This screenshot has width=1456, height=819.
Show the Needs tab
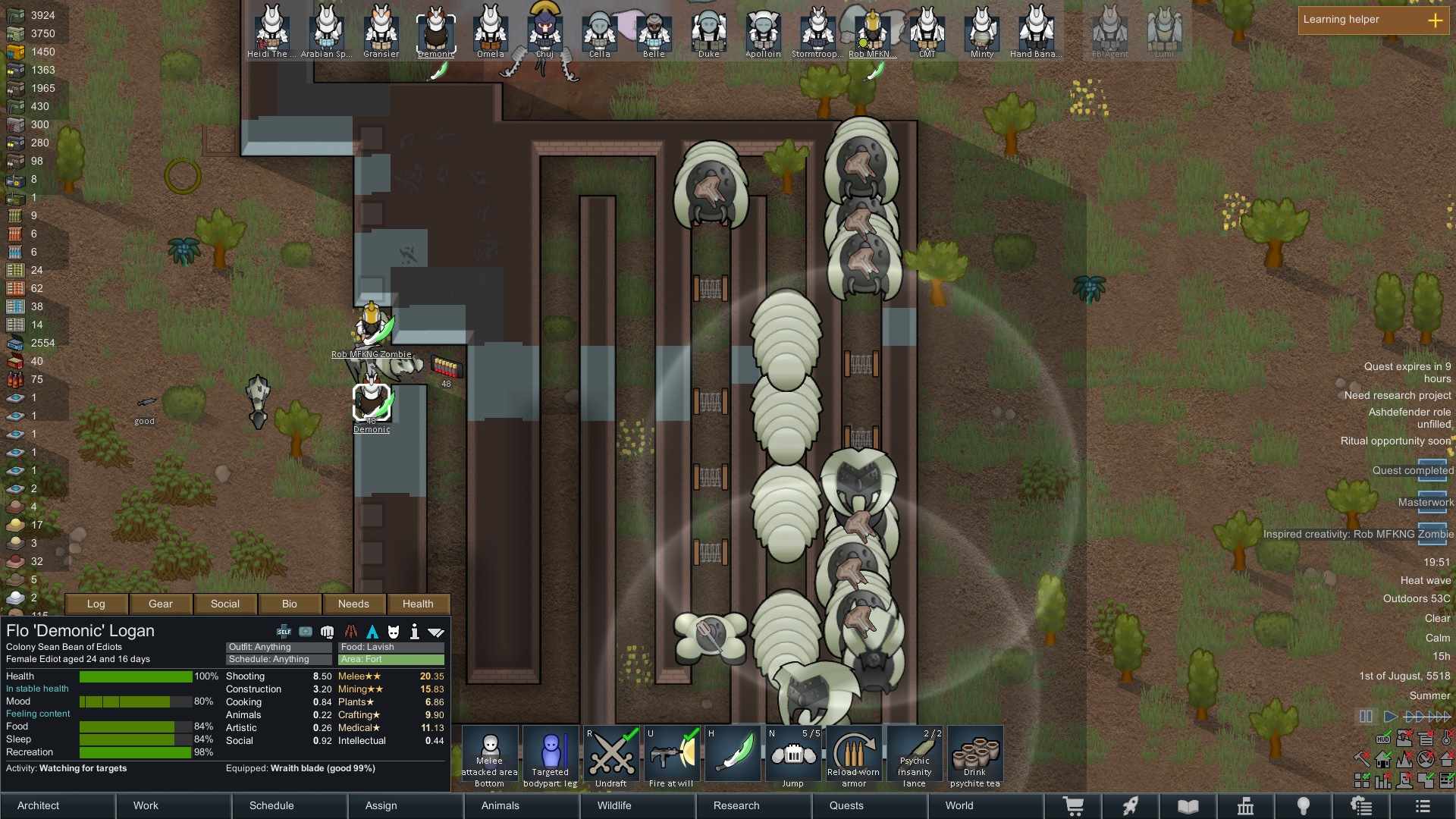click(x=353, y=604)
